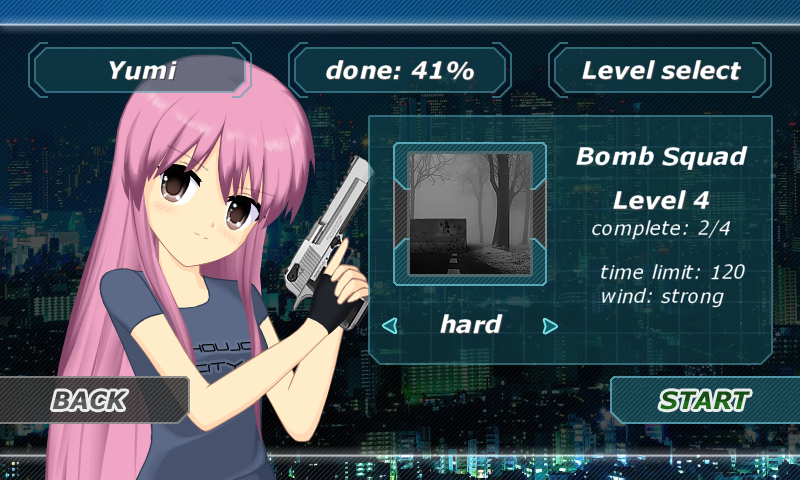Select the next difficulty with the right arrow

549,325
